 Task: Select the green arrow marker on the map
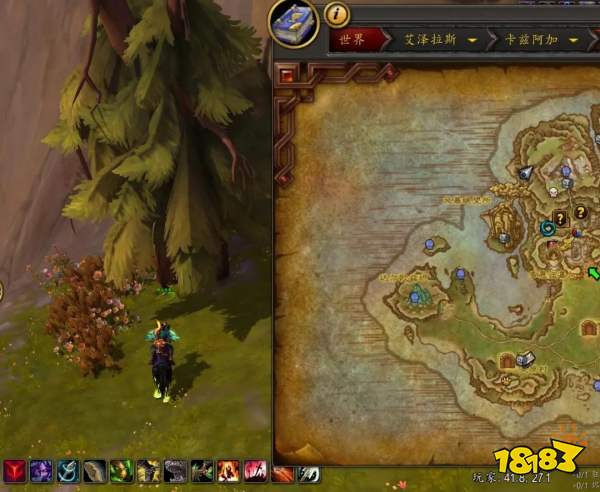tap(593, 272)
